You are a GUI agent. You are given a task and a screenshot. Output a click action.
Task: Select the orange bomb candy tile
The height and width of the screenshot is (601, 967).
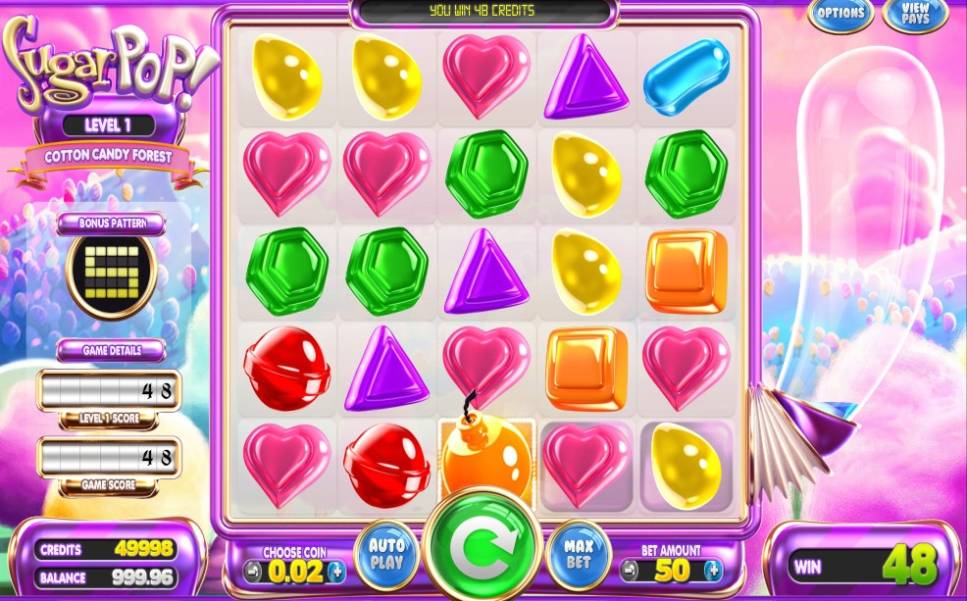click(x=487, y=460)
